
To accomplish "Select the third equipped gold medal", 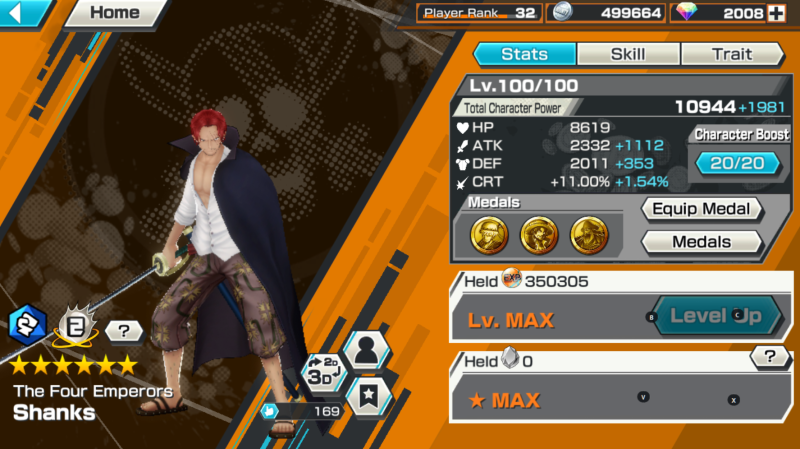I will (x=587, y=234).
